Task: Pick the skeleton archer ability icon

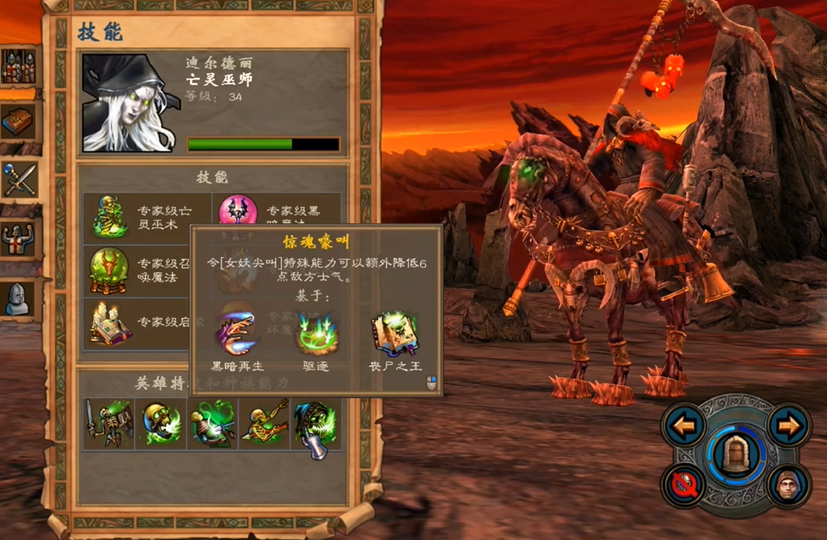Action: [264, 424]
